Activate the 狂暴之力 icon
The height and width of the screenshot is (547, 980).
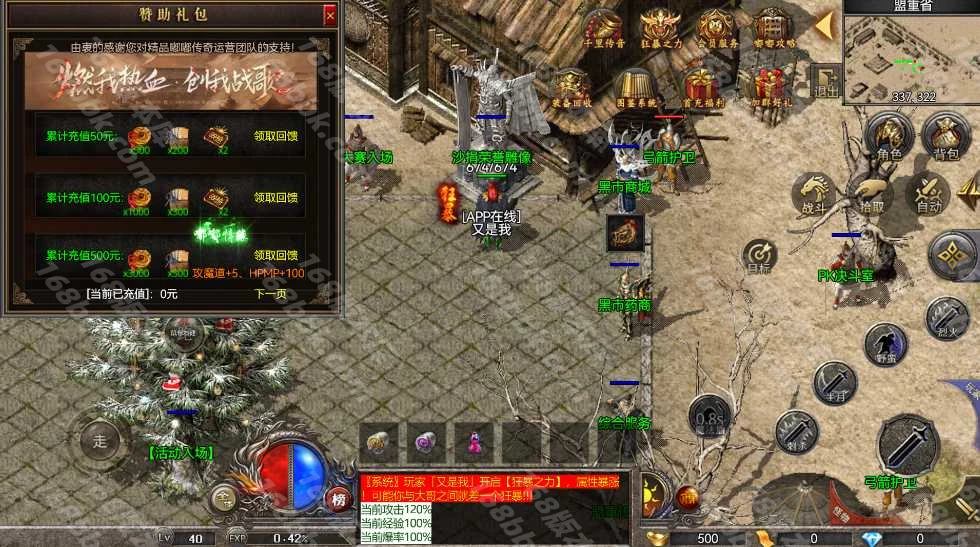coord(660,28)
